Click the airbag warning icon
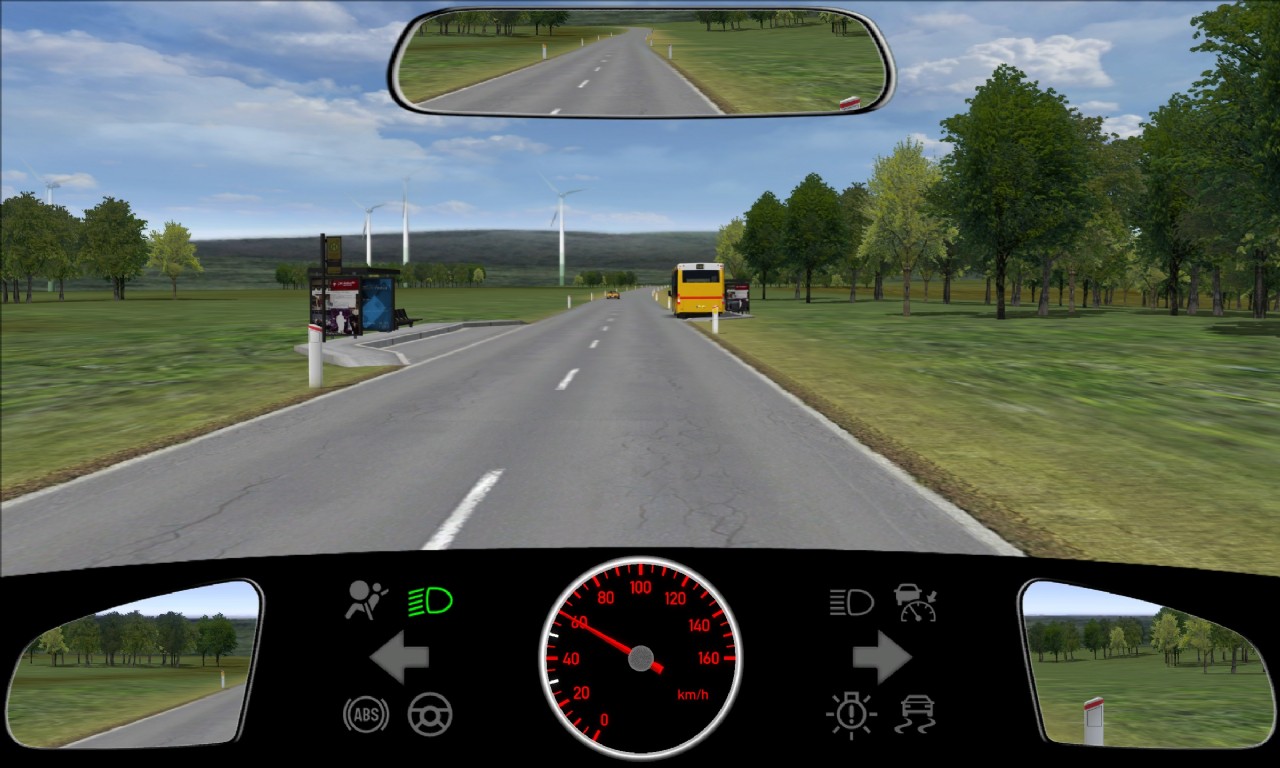The width and height of the screenshot is (1280, 768). (x=366, y=601)
